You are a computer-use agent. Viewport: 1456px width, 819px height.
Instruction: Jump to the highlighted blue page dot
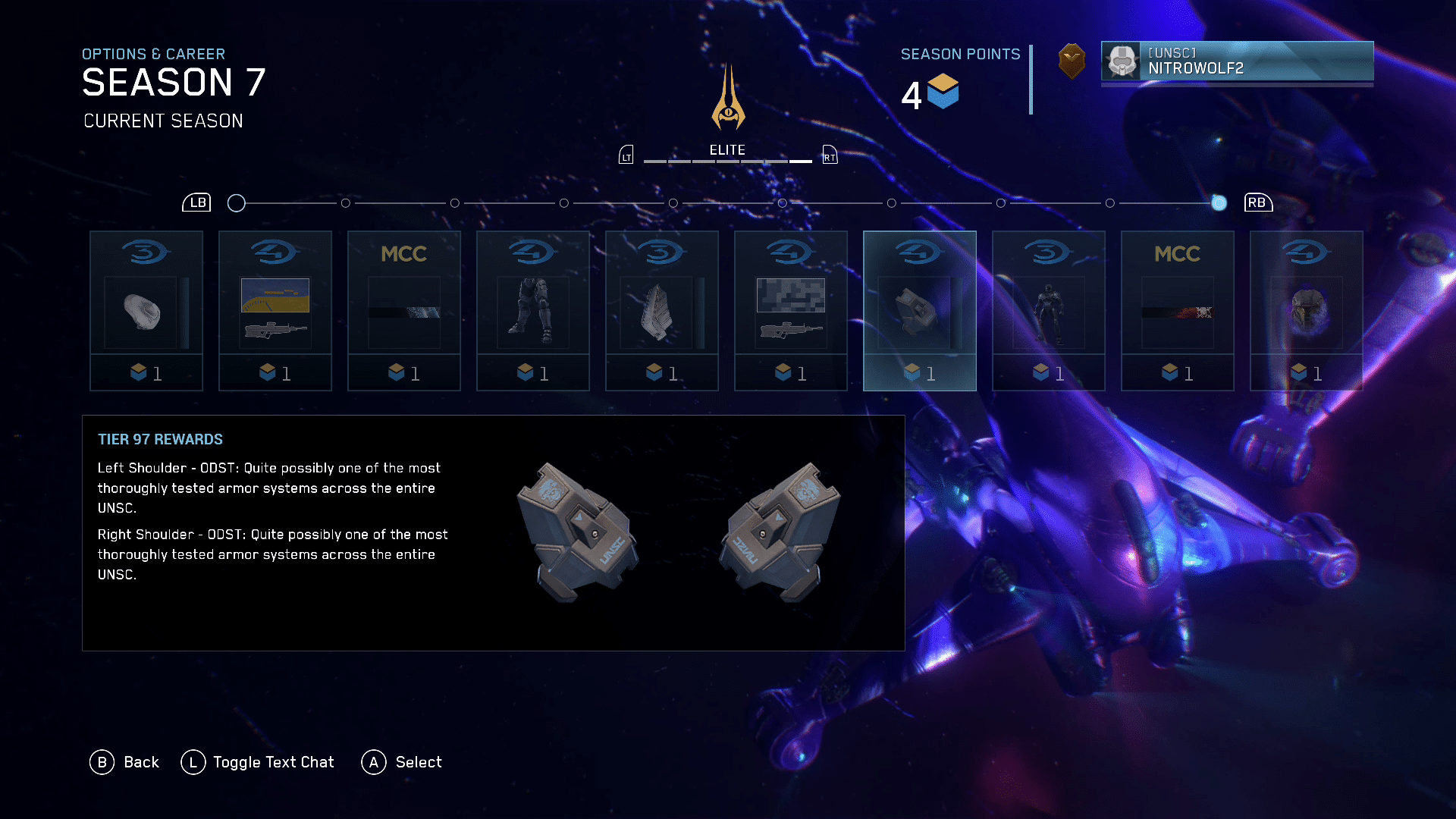1219,203
